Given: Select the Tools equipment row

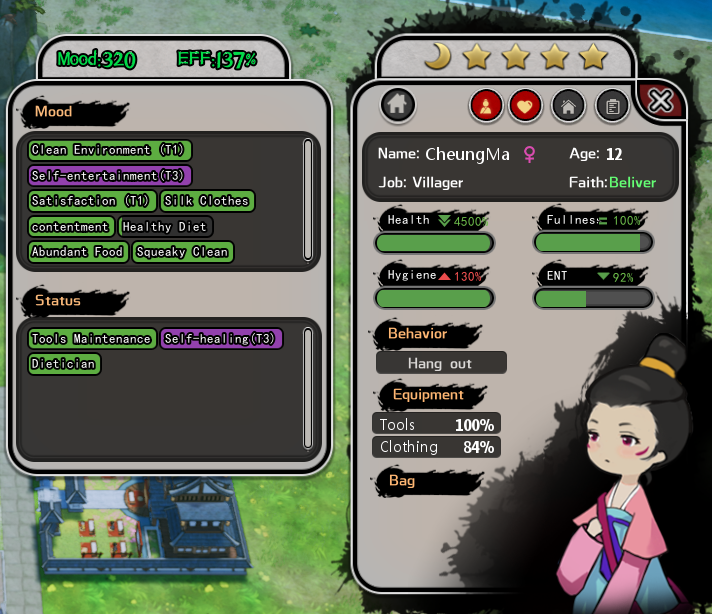Looking at the screenshot, I should pyautogui.click(x=437, y=425).
